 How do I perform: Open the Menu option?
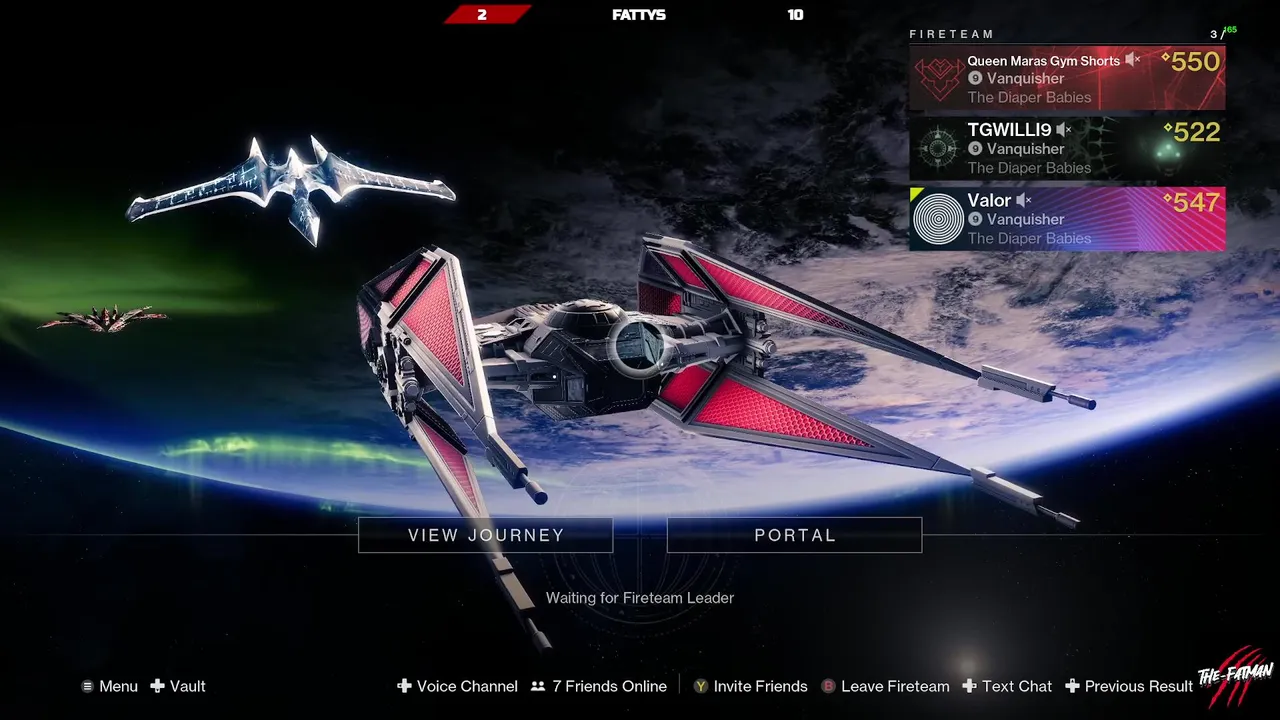pos(110,686)
